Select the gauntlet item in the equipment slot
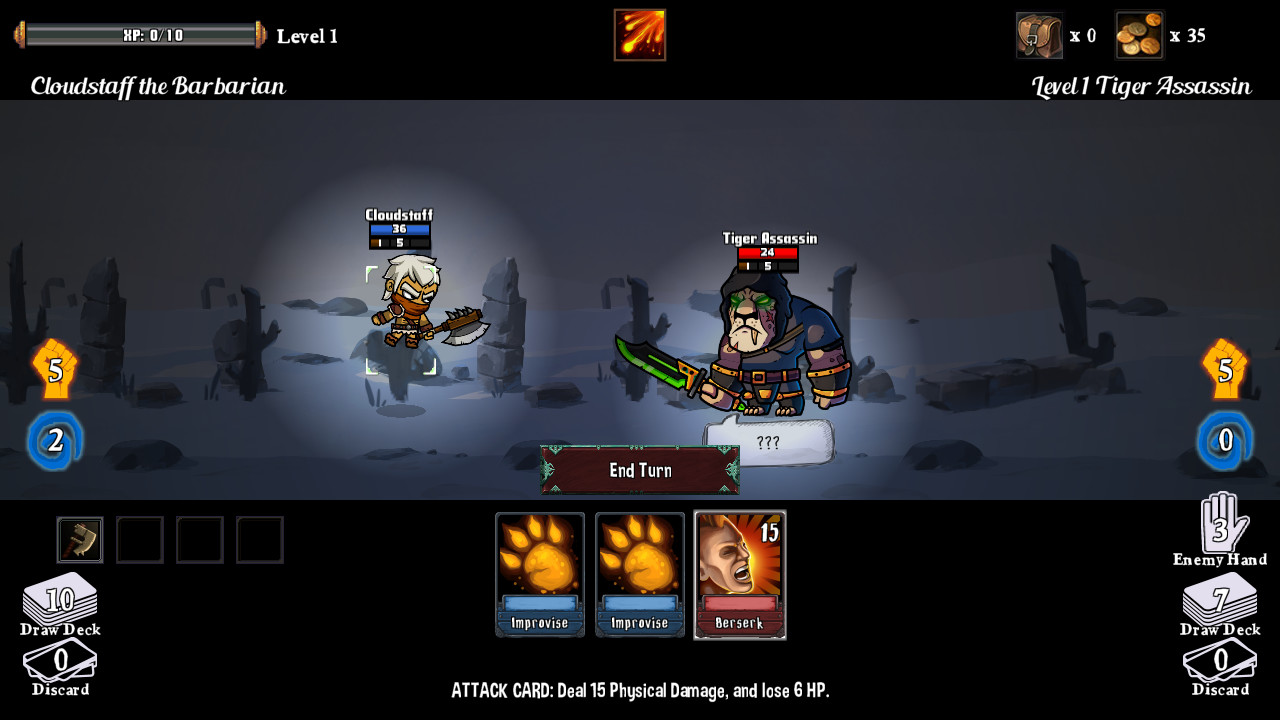 (79, 539)
